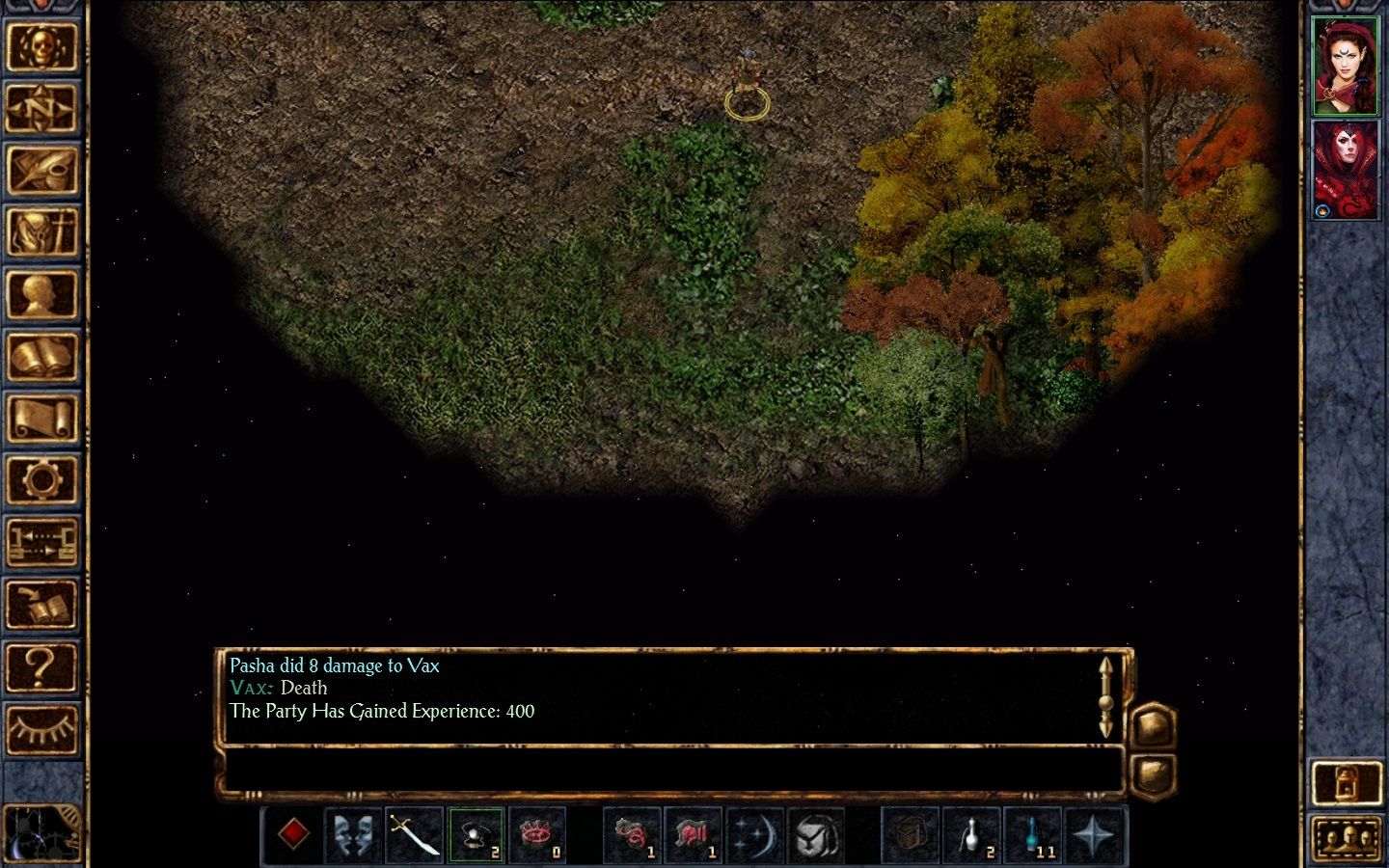Open the journal with the quill icon

click(43, 171)
